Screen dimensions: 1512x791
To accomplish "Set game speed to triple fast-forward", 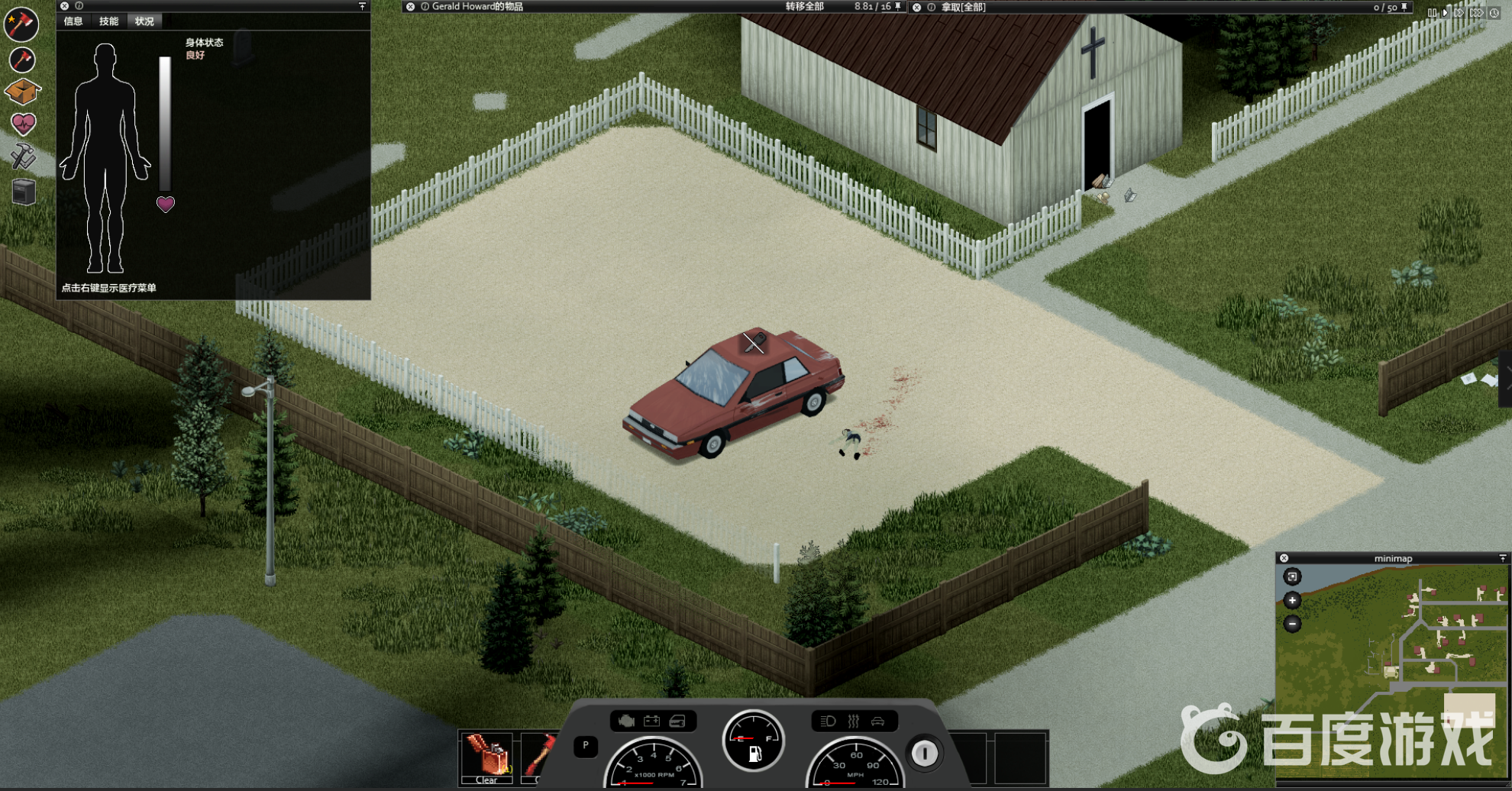I will [x=1476, y=13].
